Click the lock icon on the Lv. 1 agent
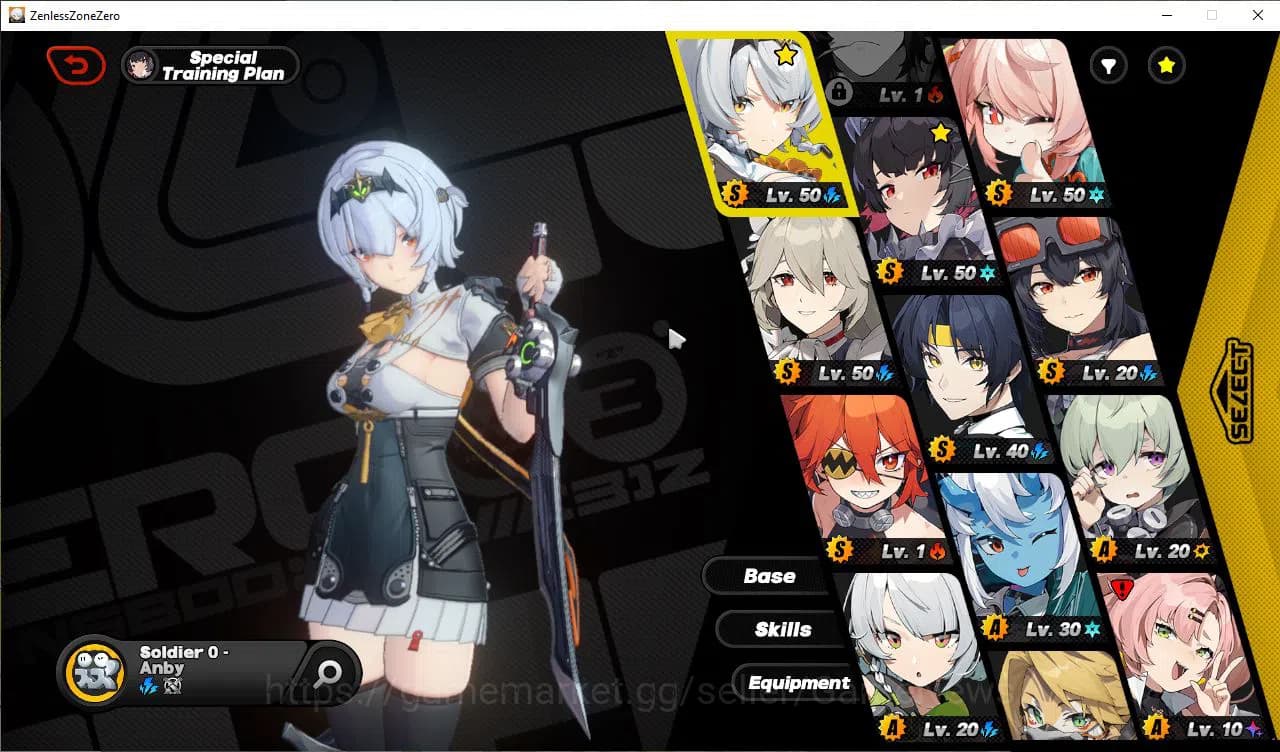This screenshot has height=752, width=1280. coord(841,91)
